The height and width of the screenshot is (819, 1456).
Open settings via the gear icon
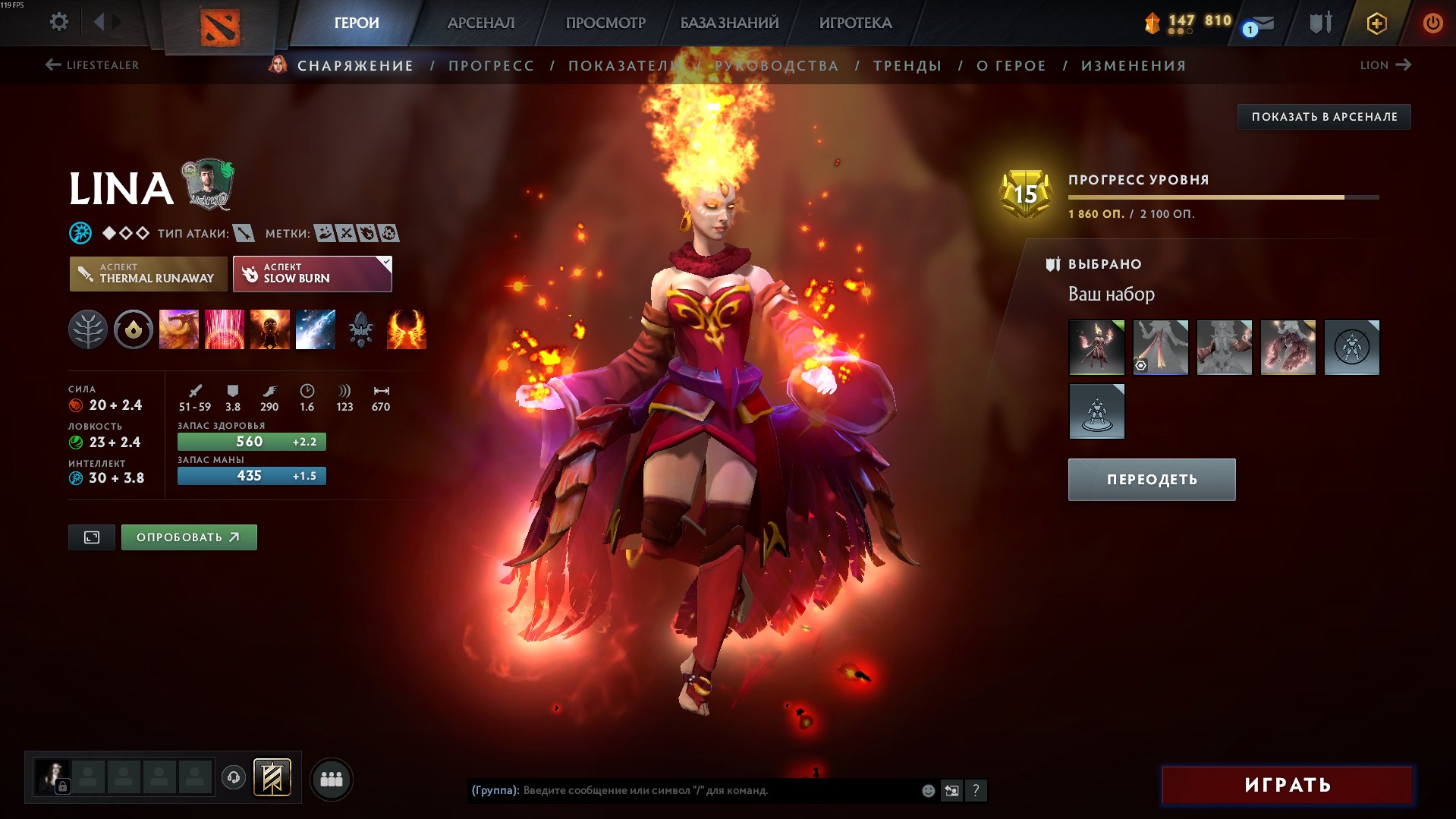[x=57, y=22]
